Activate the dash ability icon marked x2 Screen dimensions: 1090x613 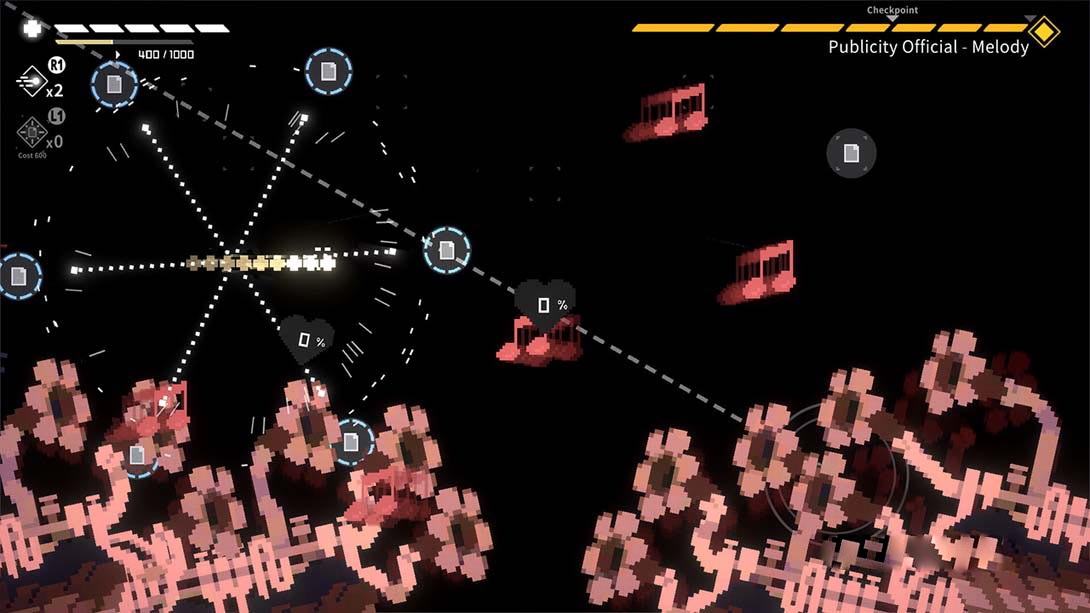pyautogui.click(x=31, y=81)
